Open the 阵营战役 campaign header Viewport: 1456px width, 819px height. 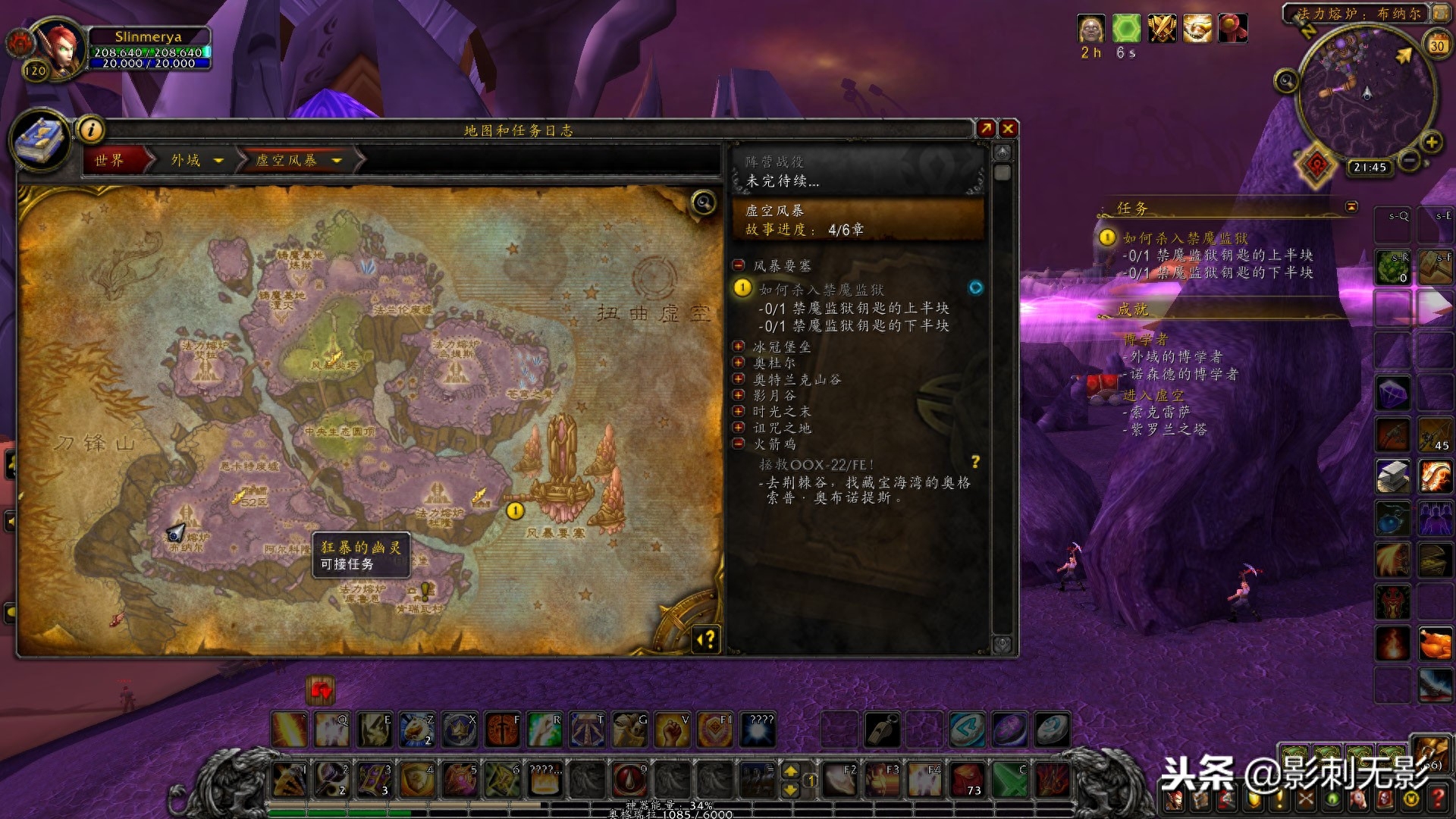pos(857,171)
